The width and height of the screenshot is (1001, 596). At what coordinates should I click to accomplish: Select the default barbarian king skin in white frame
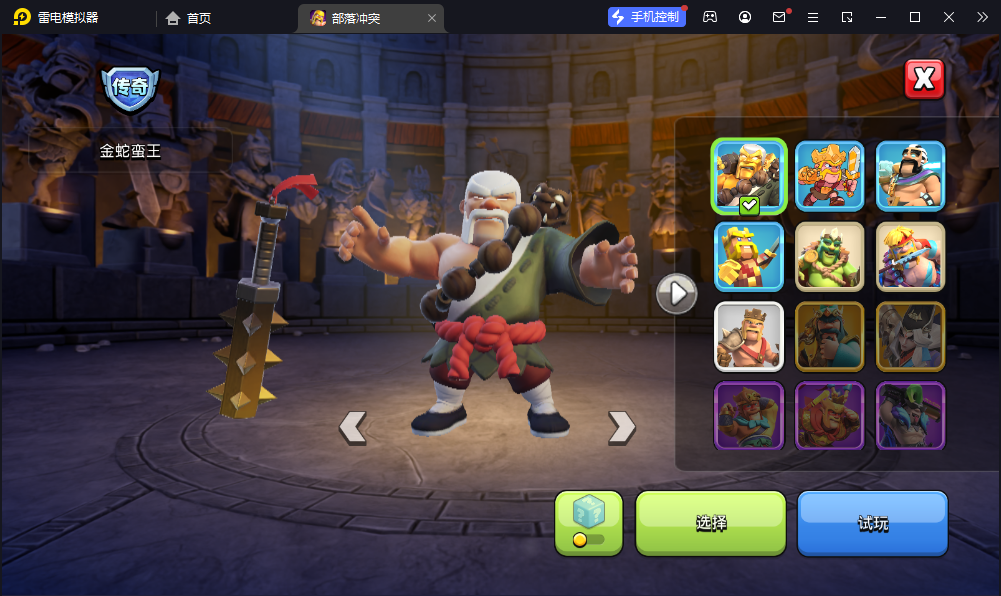tap(749, 336)
